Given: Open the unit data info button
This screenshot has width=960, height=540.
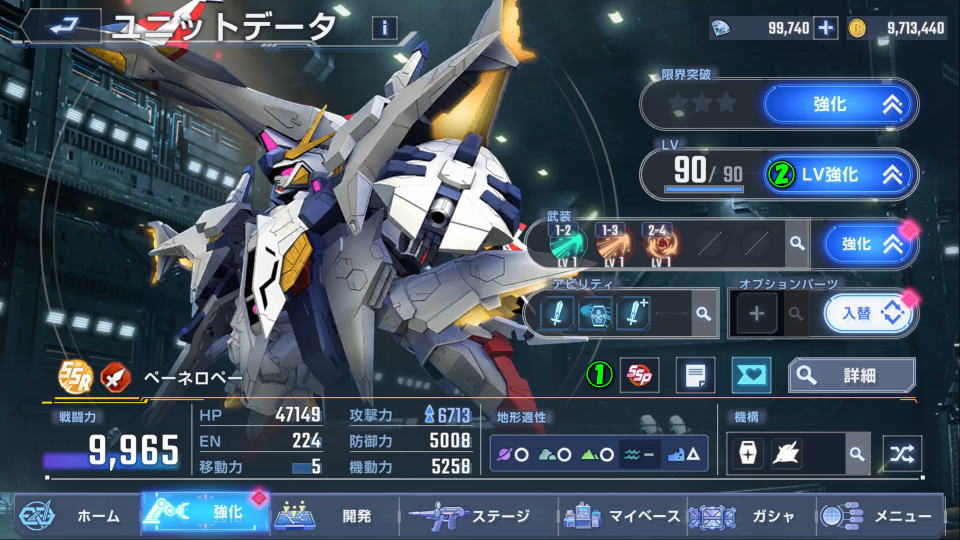Looking at the screenshot, I should [x=384, y=27].
